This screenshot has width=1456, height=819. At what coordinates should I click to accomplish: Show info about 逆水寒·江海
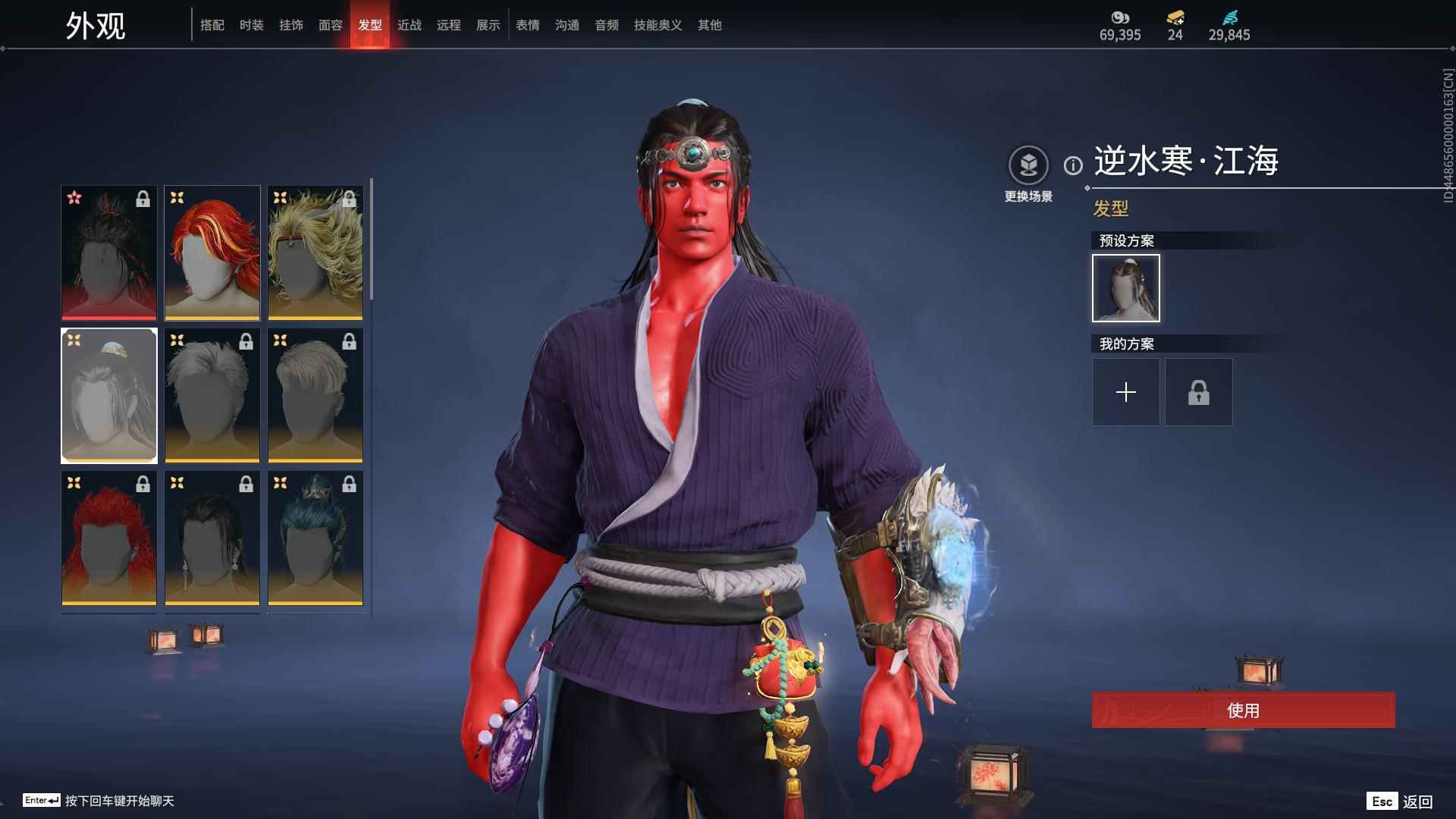(x=1073, y=165)
